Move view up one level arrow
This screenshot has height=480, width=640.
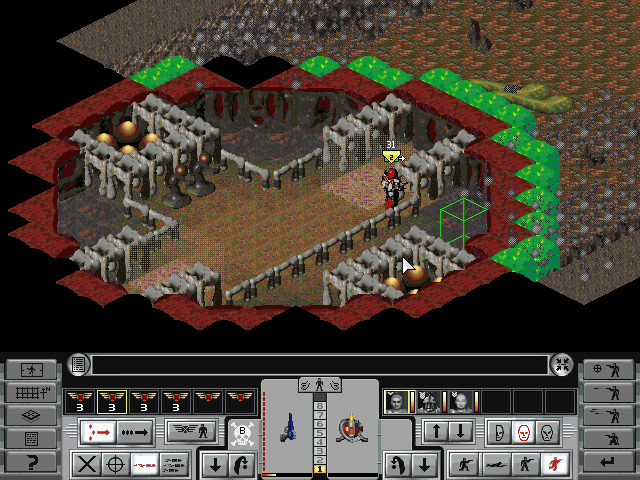436,432
